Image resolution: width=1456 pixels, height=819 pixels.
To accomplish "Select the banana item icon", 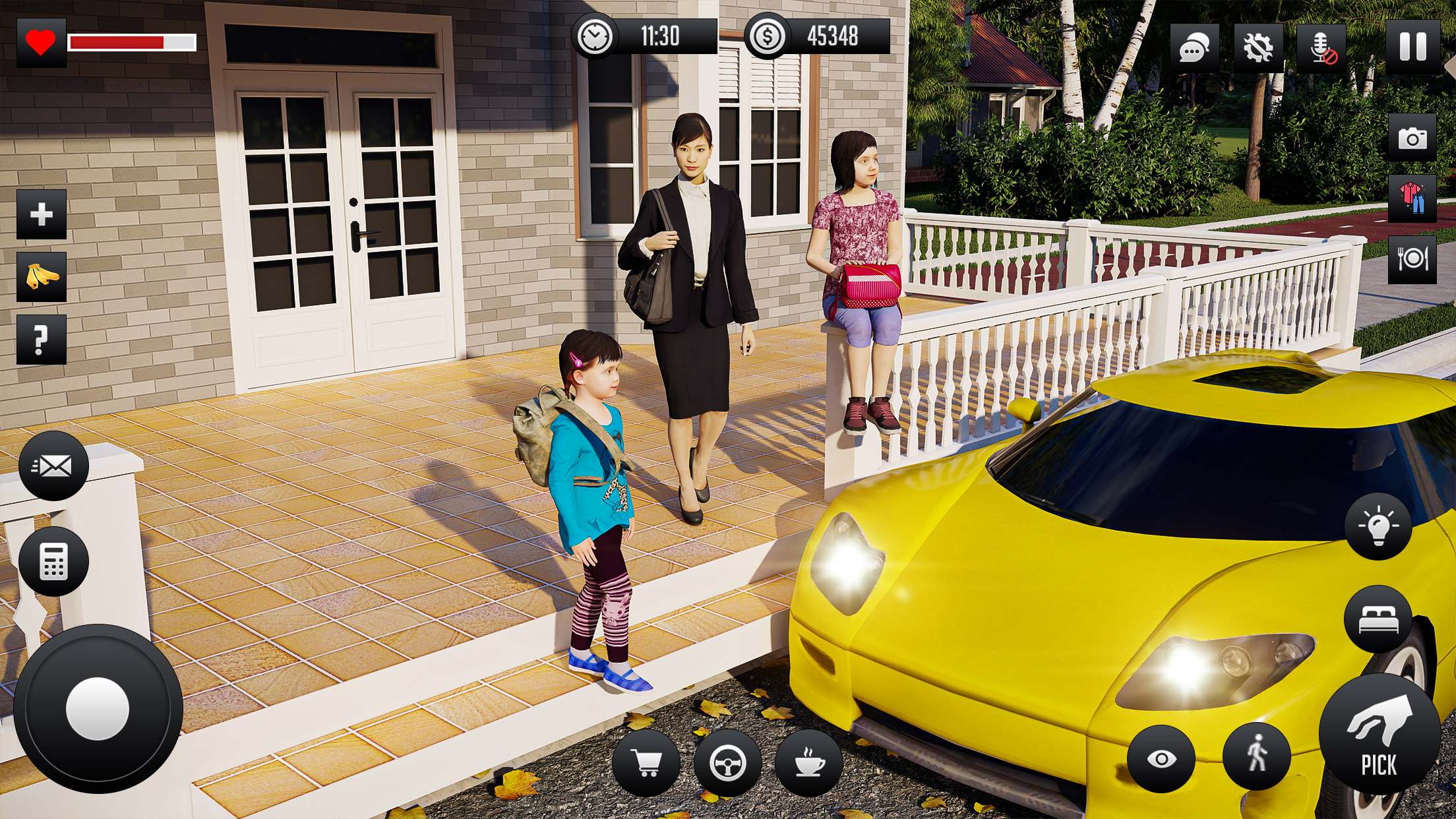I will pyautogui.click(x=42, y=277).
